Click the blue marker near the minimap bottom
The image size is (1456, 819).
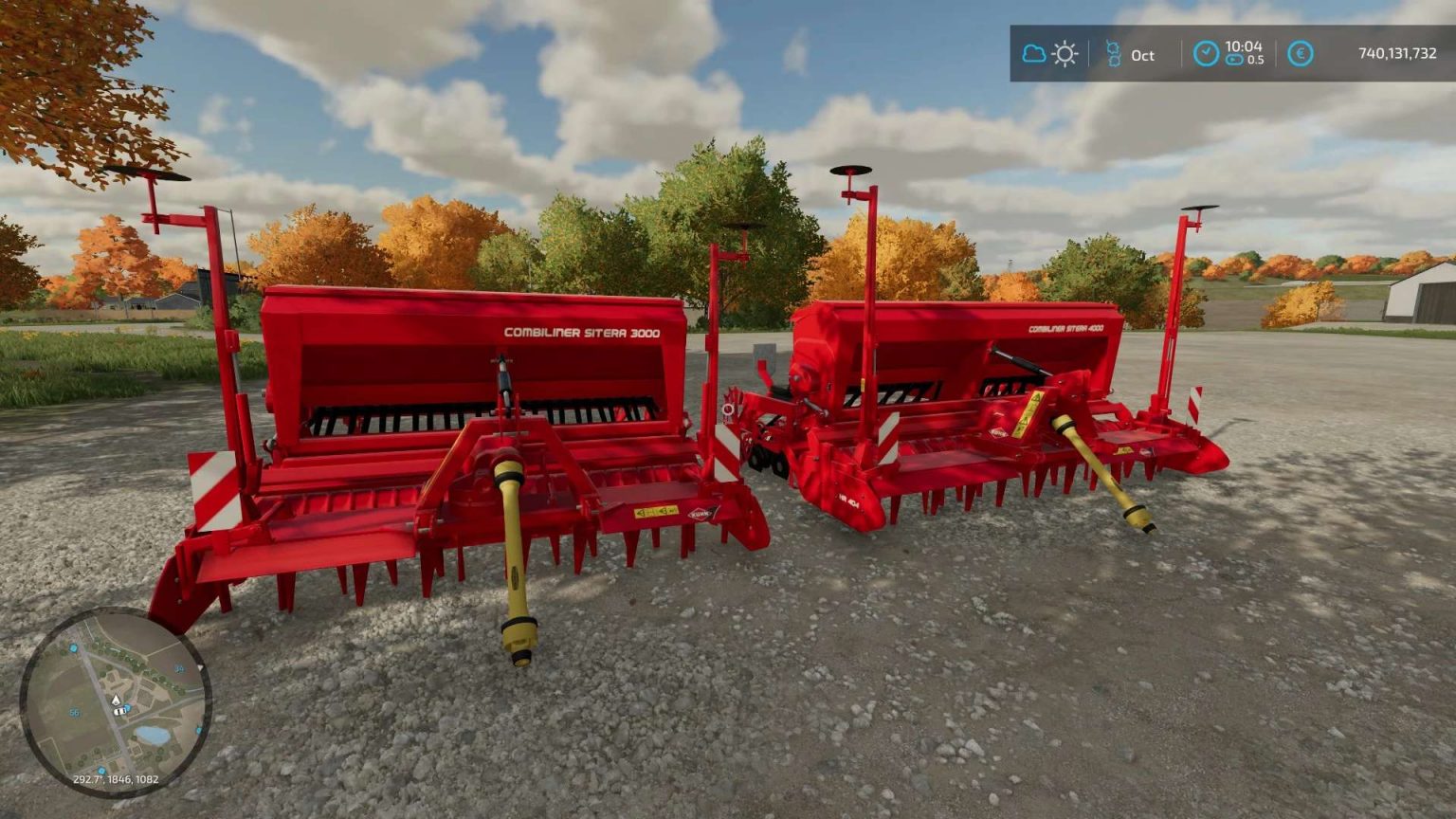click(x=101, y=769)
